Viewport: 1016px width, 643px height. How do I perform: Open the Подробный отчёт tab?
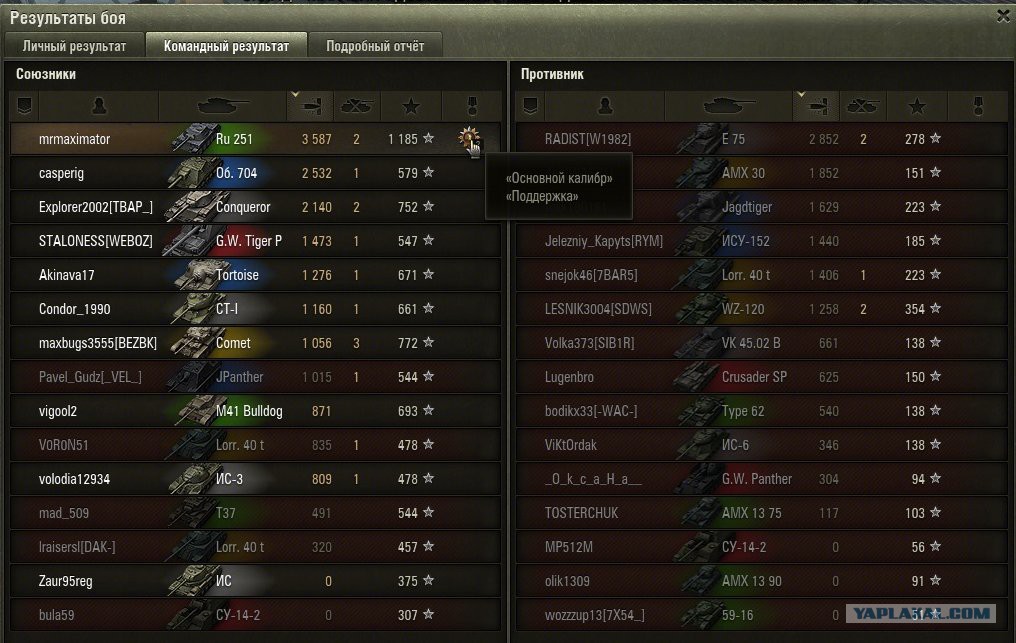pos(375,46)
